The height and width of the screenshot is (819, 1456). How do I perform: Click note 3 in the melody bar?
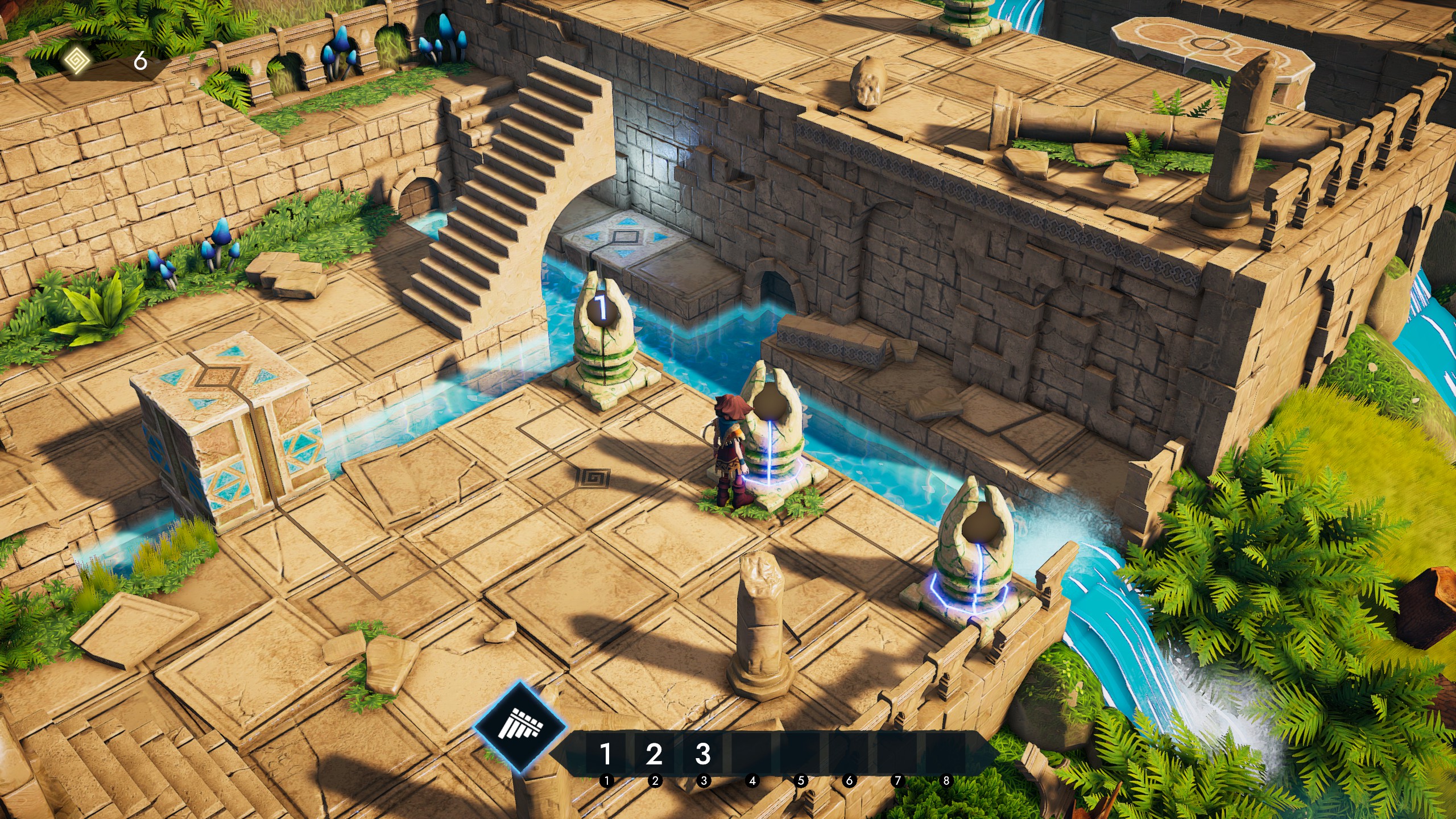(703, 754)
